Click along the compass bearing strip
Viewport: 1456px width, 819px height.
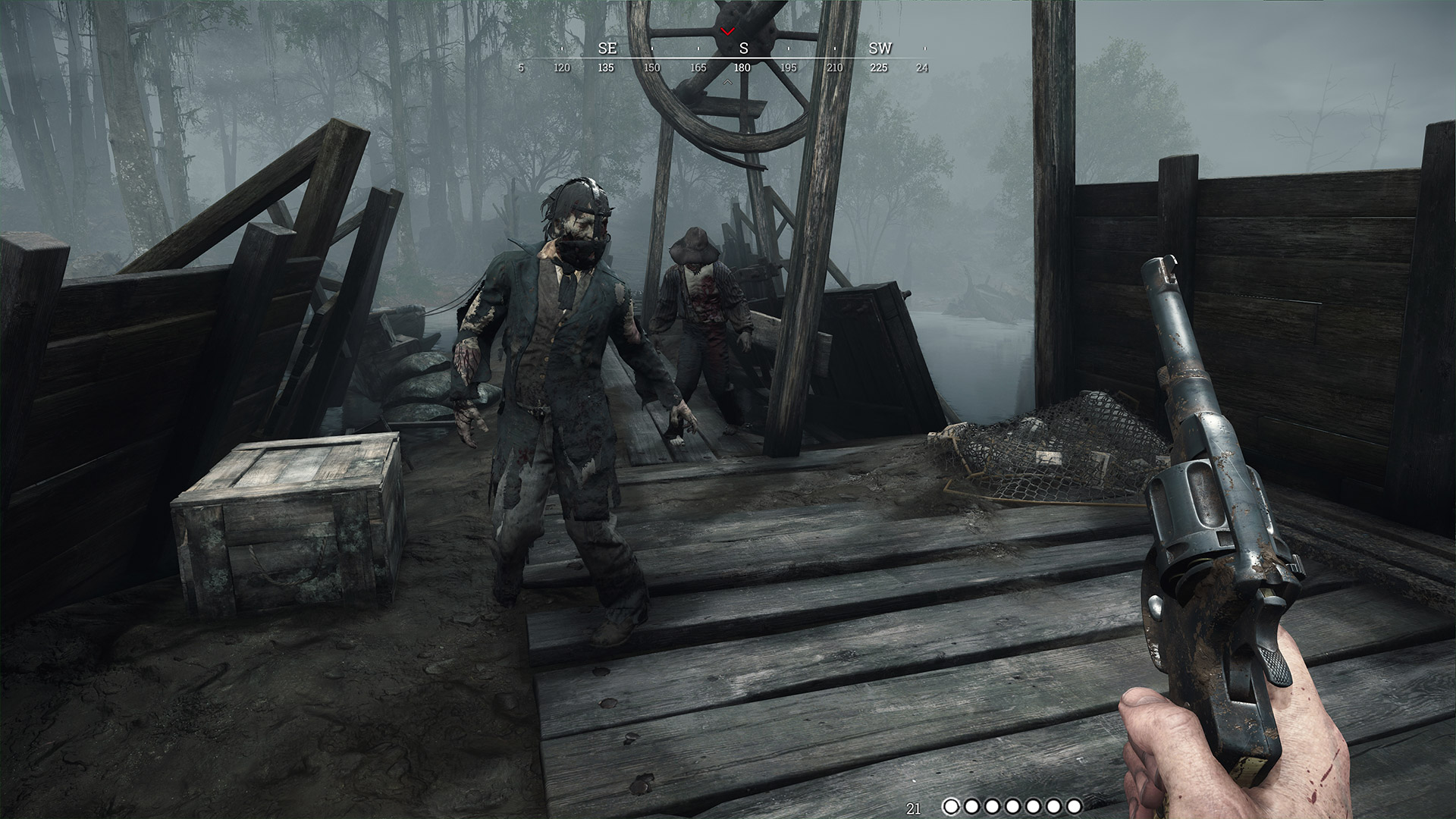(x=728, y=57)
